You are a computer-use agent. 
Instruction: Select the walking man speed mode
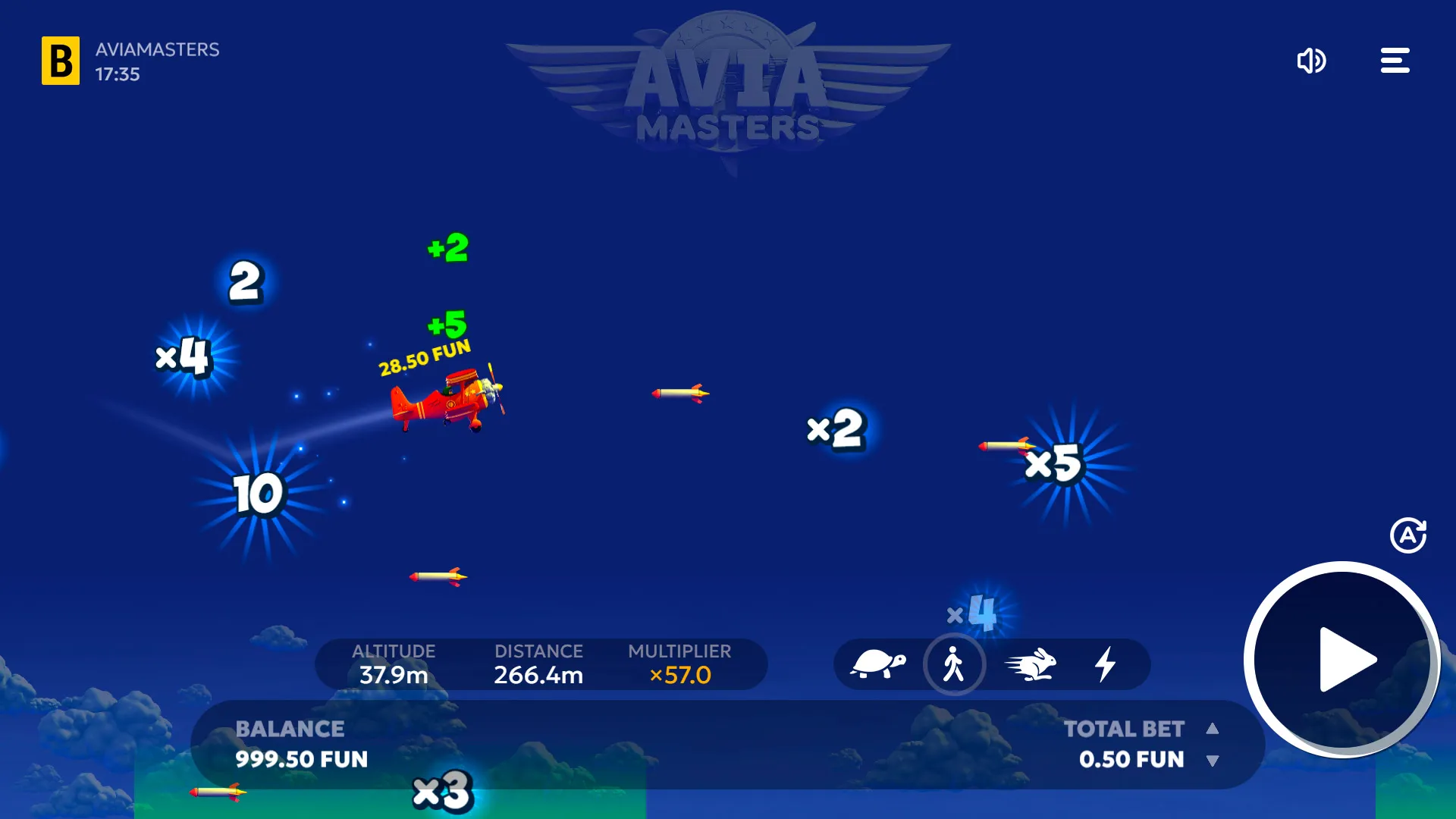tap(955, 664)
